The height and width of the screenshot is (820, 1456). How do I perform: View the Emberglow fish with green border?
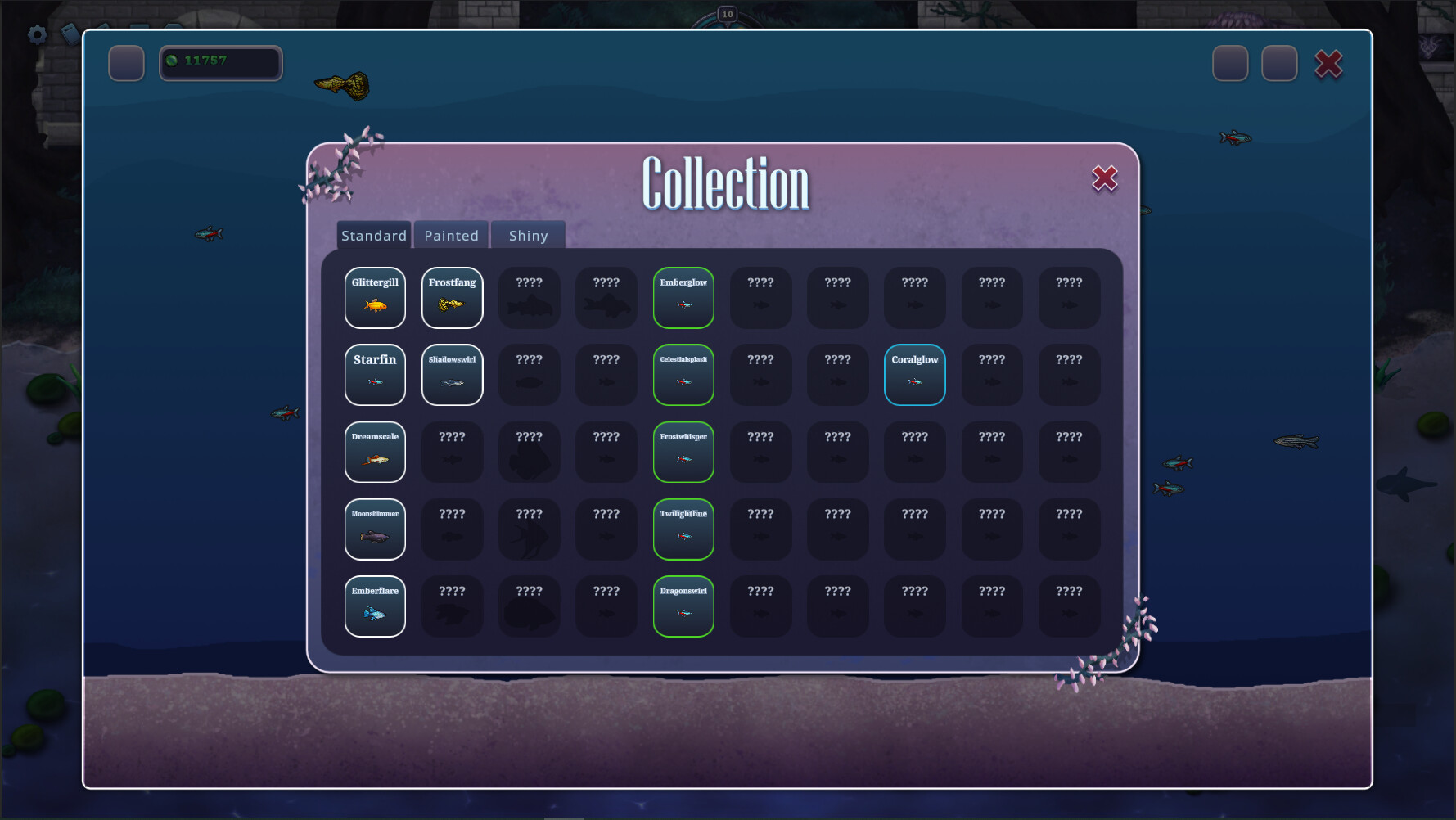click(x=683, y=298)
